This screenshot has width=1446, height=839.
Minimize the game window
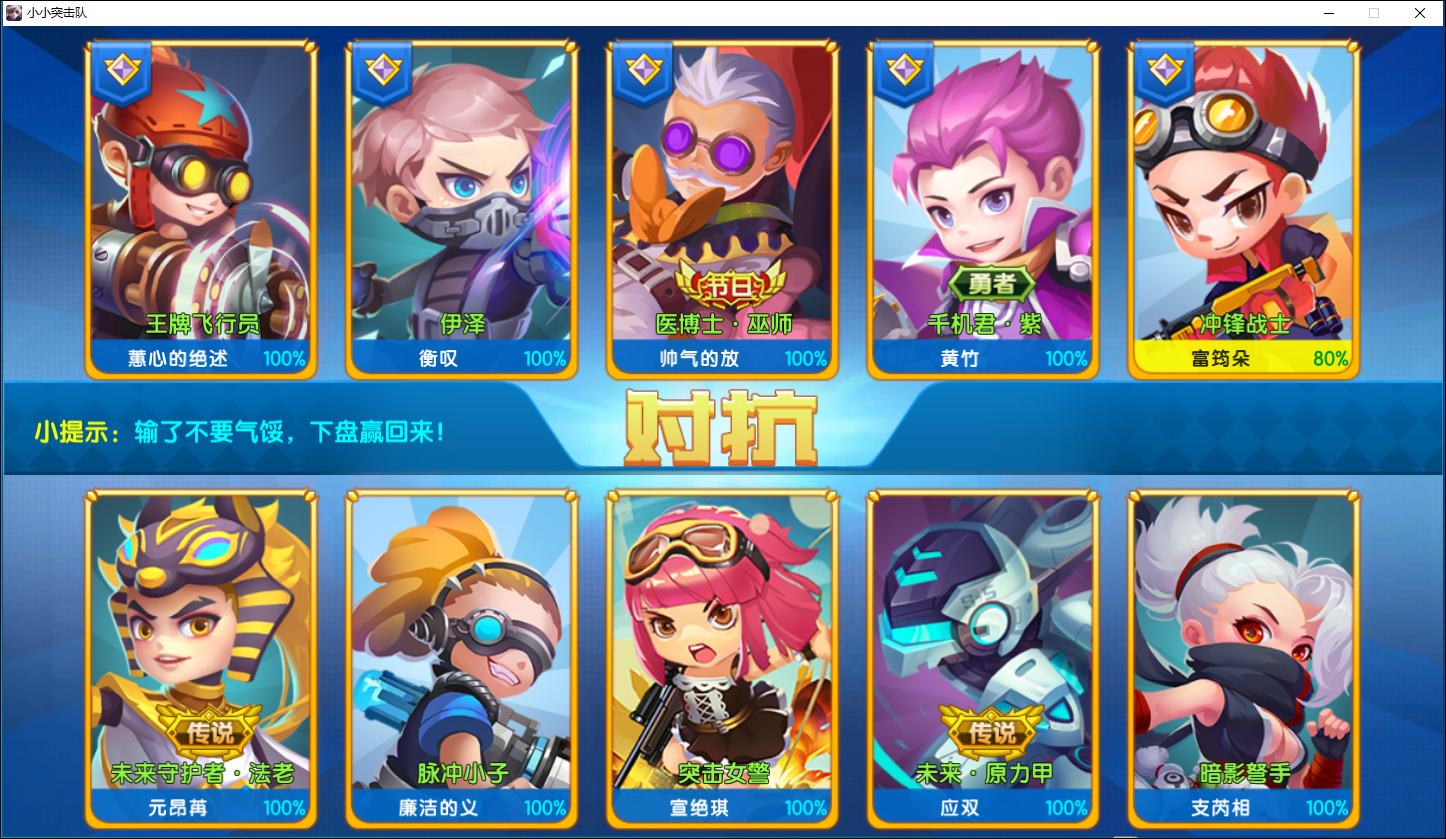(1329, 13)
